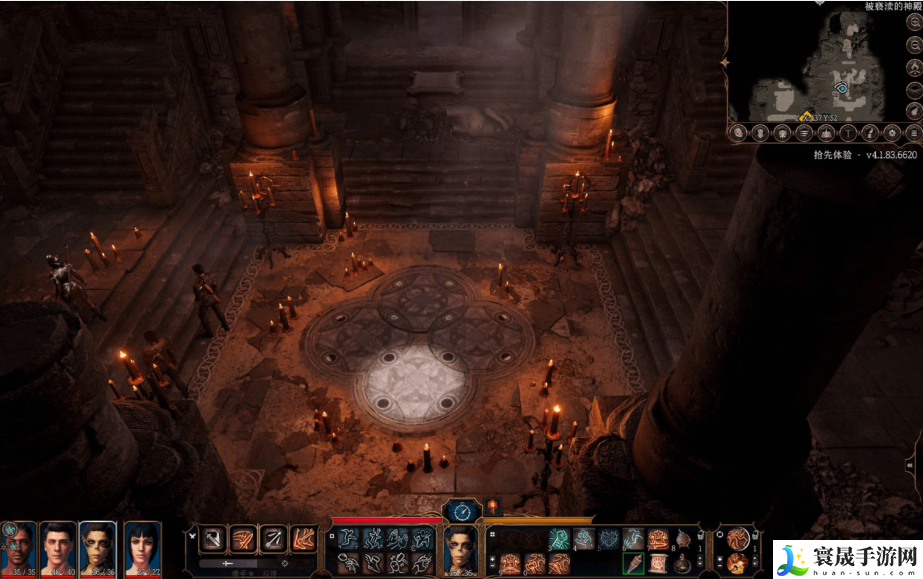
Task: Open the gear settings icon under the minimap
Action: point(892,132)
